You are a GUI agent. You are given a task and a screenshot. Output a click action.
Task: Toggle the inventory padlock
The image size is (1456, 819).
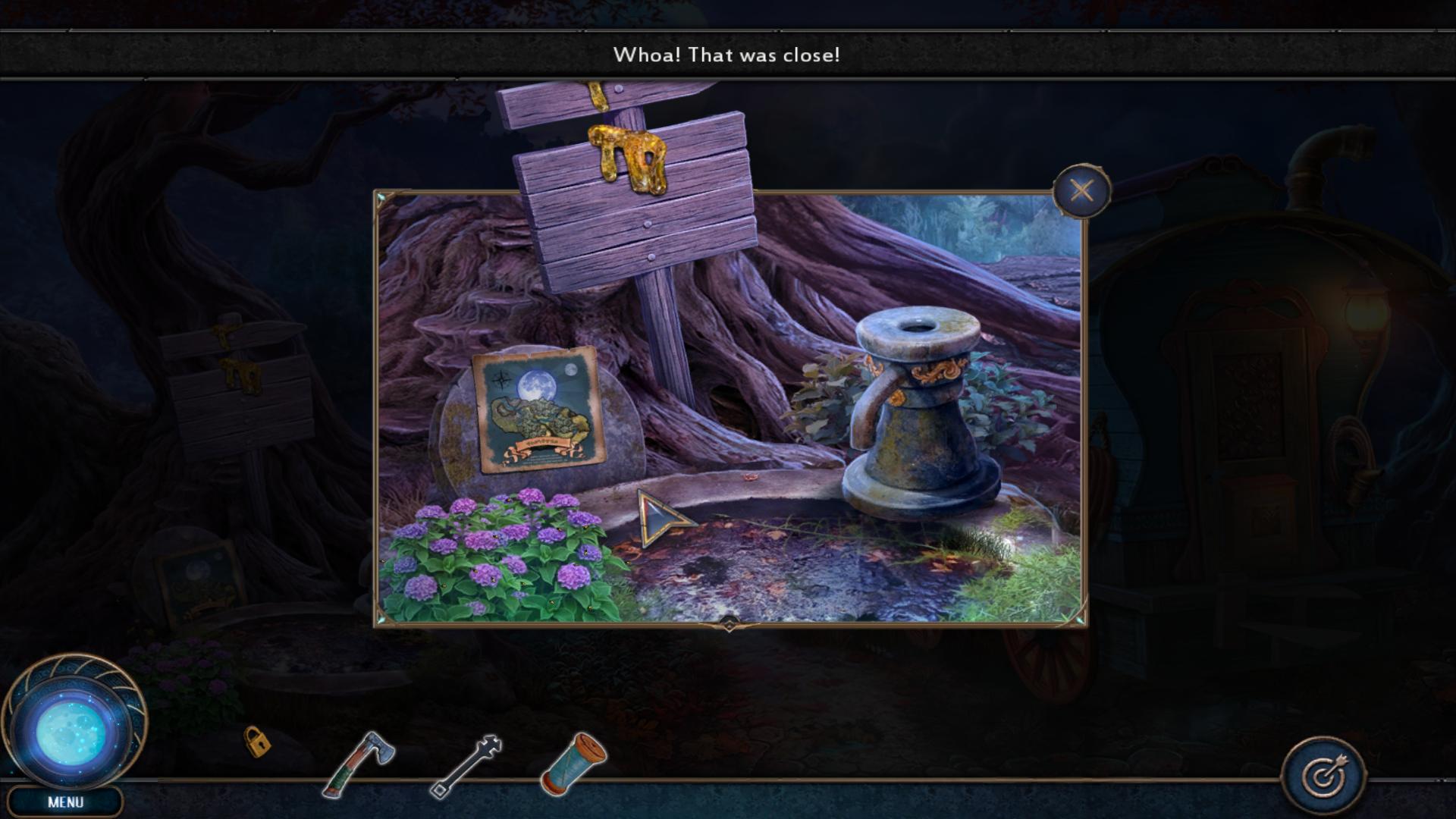click(x=256, y=741)
